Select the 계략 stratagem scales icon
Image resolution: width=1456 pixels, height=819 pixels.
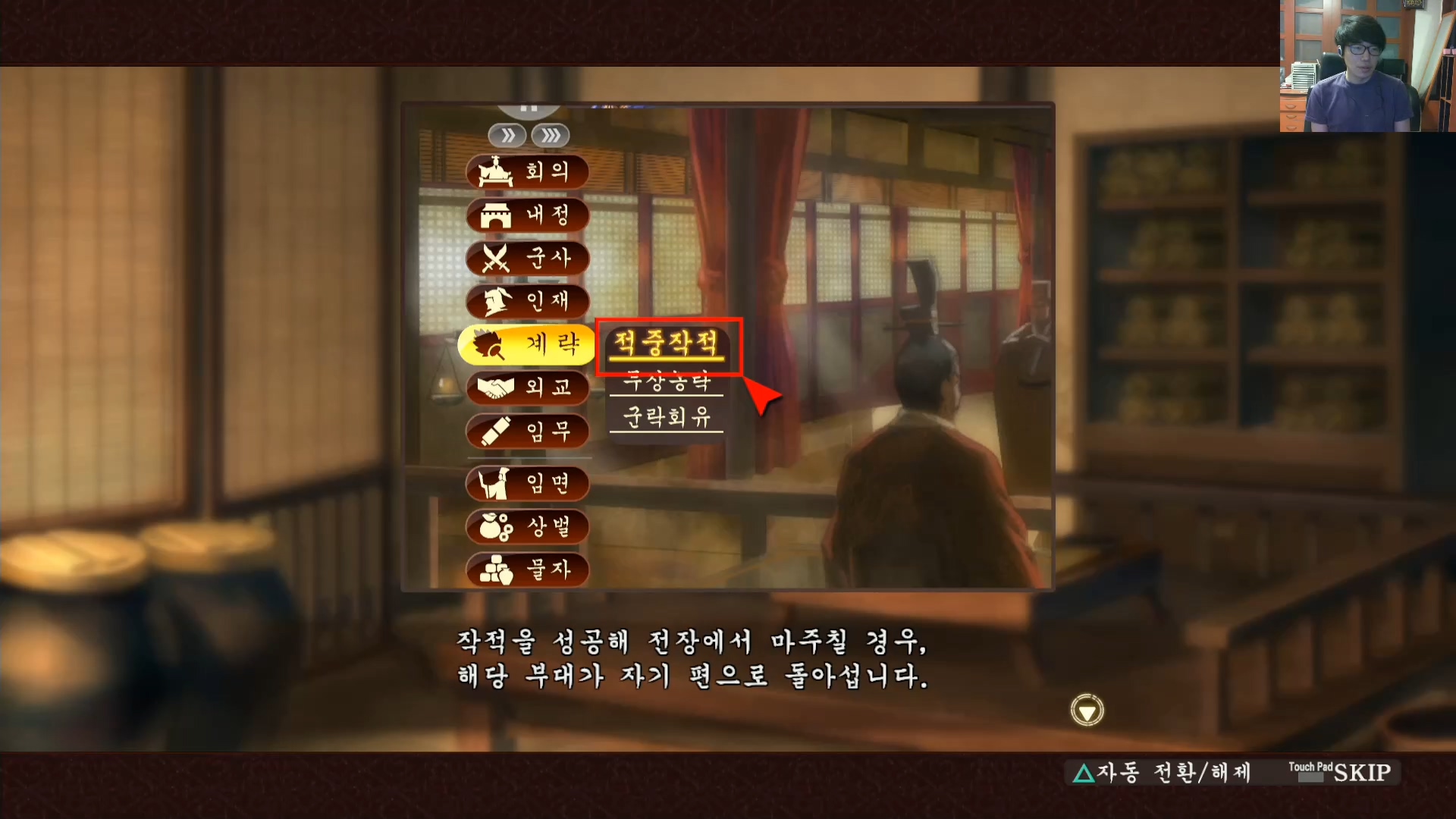coord(527,344)
